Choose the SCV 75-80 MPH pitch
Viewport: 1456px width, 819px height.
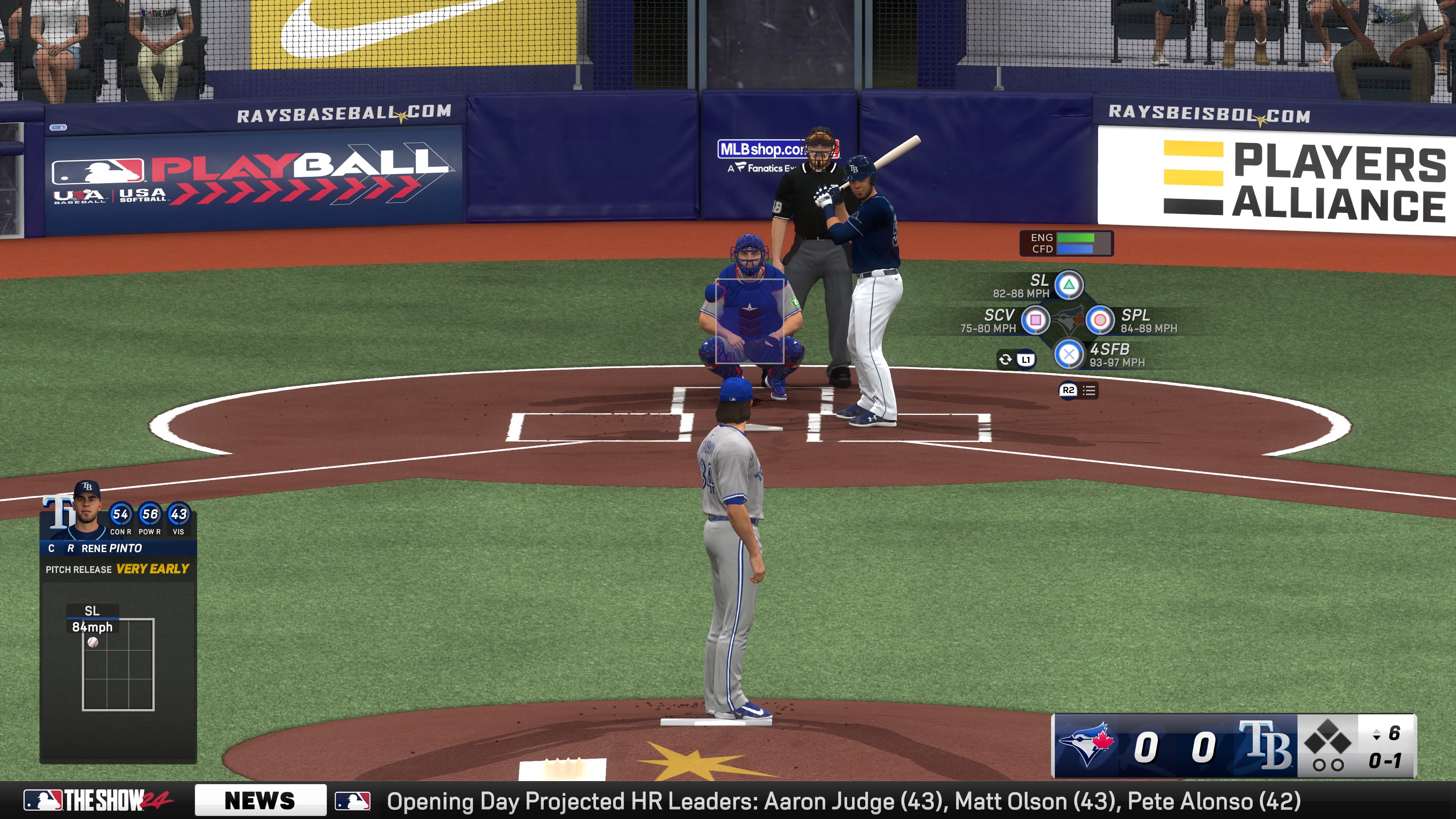click(1036, 320)
